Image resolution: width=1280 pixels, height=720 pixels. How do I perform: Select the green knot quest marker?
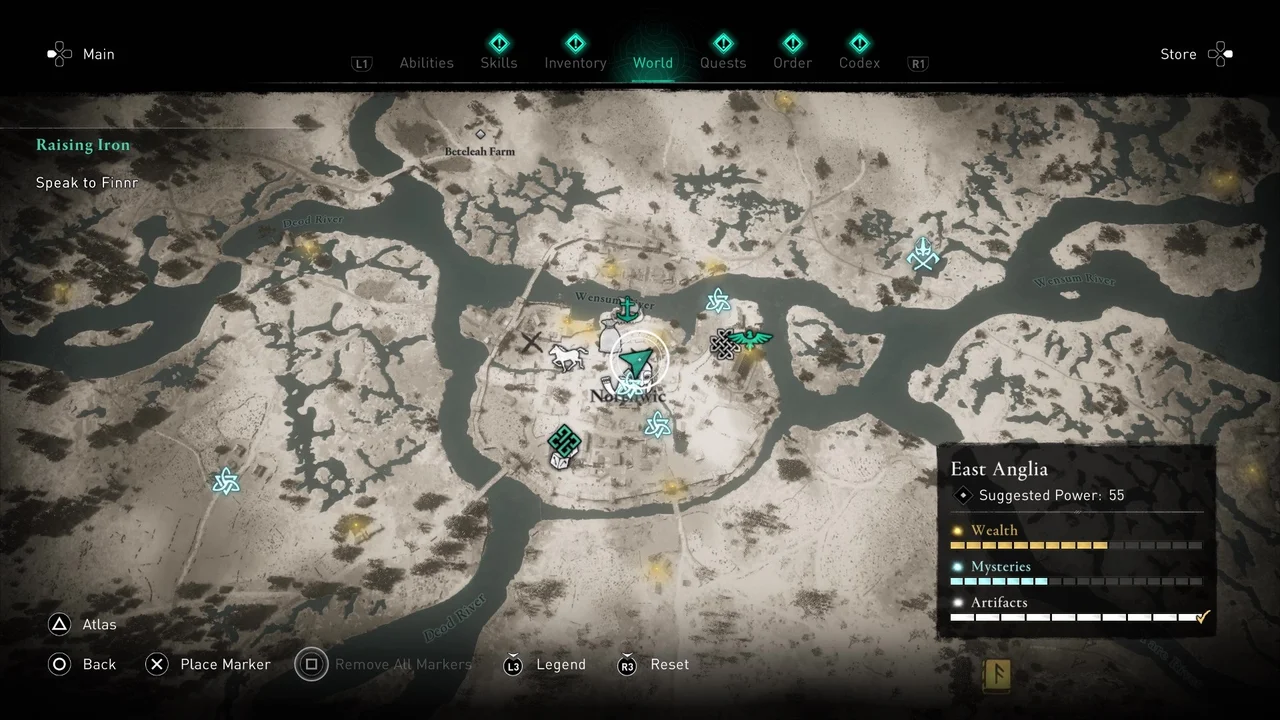tap(565, 439)
